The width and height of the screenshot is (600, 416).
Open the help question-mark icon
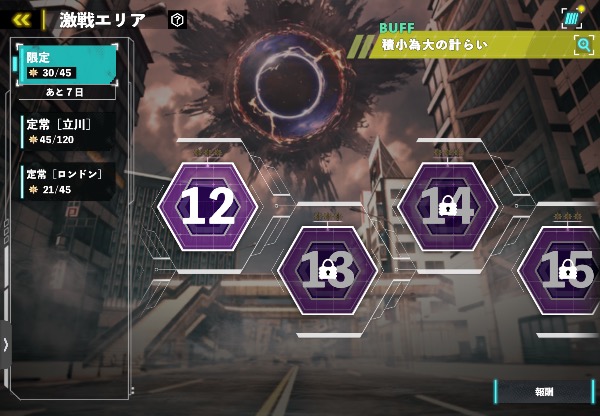(177, 19)
